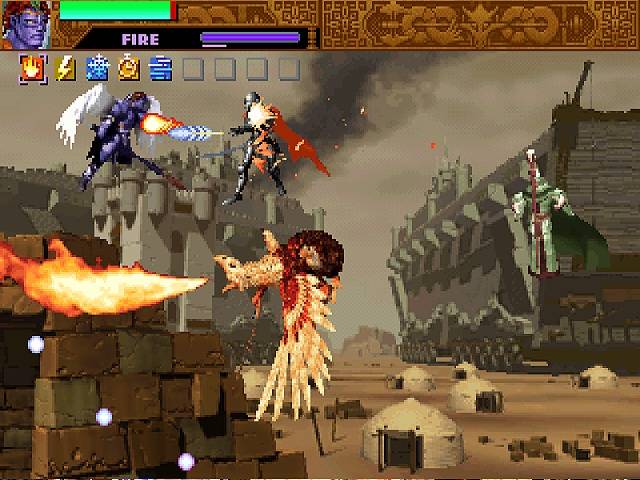This screenshot has width=640, height=480.
Task: Select the golden stopwatch time spell
Action: pos(129,68)
